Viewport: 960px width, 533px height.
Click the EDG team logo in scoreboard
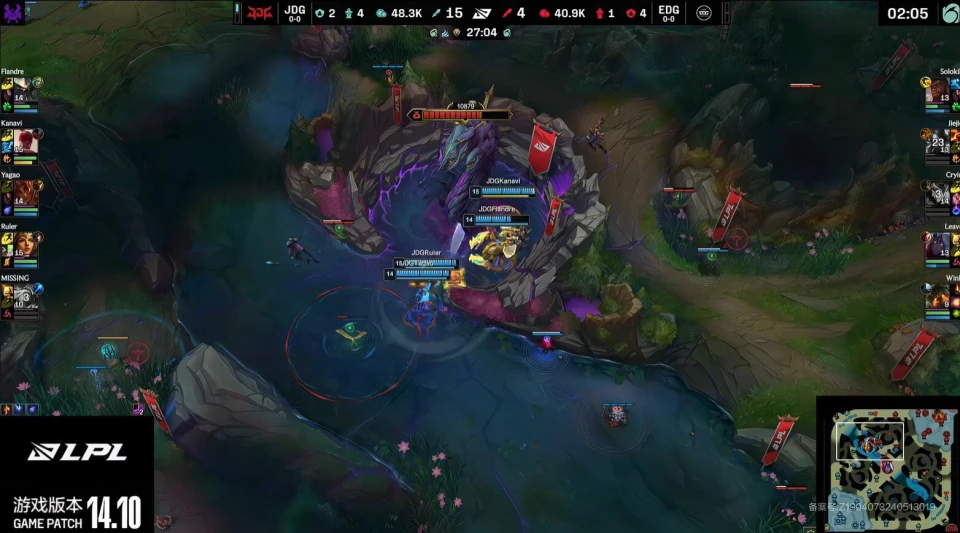(706, 13)
